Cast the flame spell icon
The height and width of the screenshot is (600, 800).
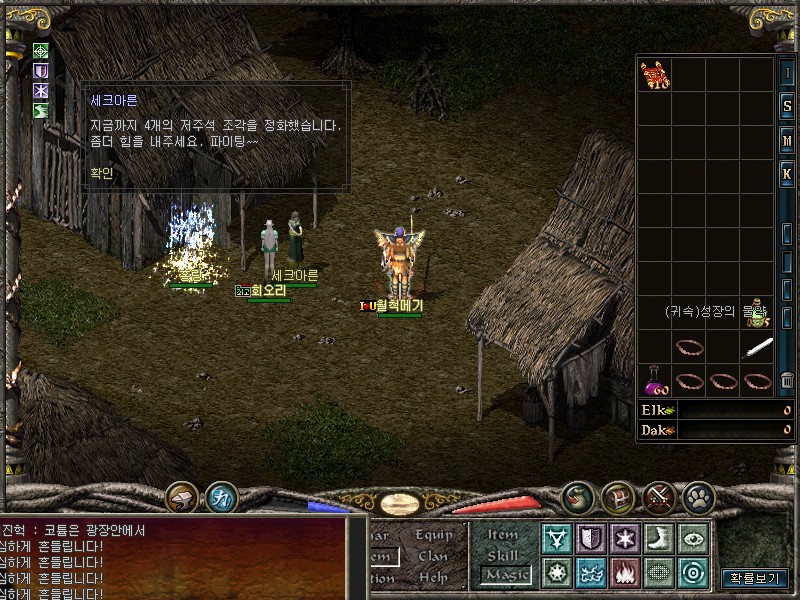coord(626,573)
